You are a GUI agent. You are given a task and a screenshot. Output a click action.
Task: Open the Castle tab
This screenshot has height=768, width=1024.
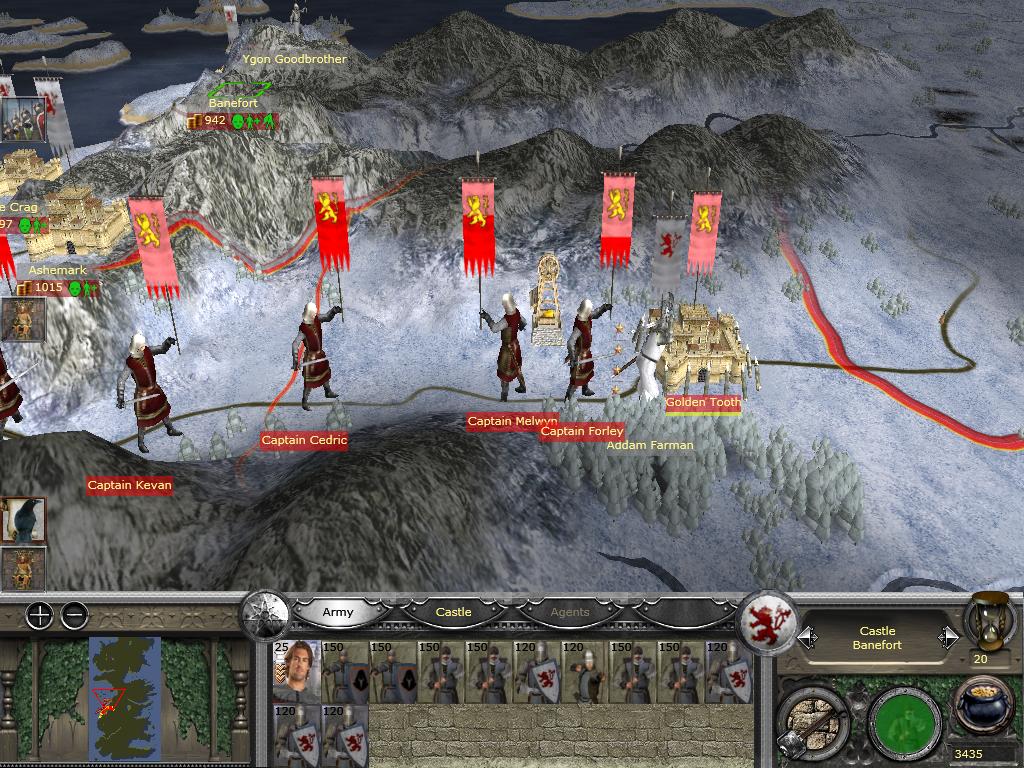[x=453, y=612]
